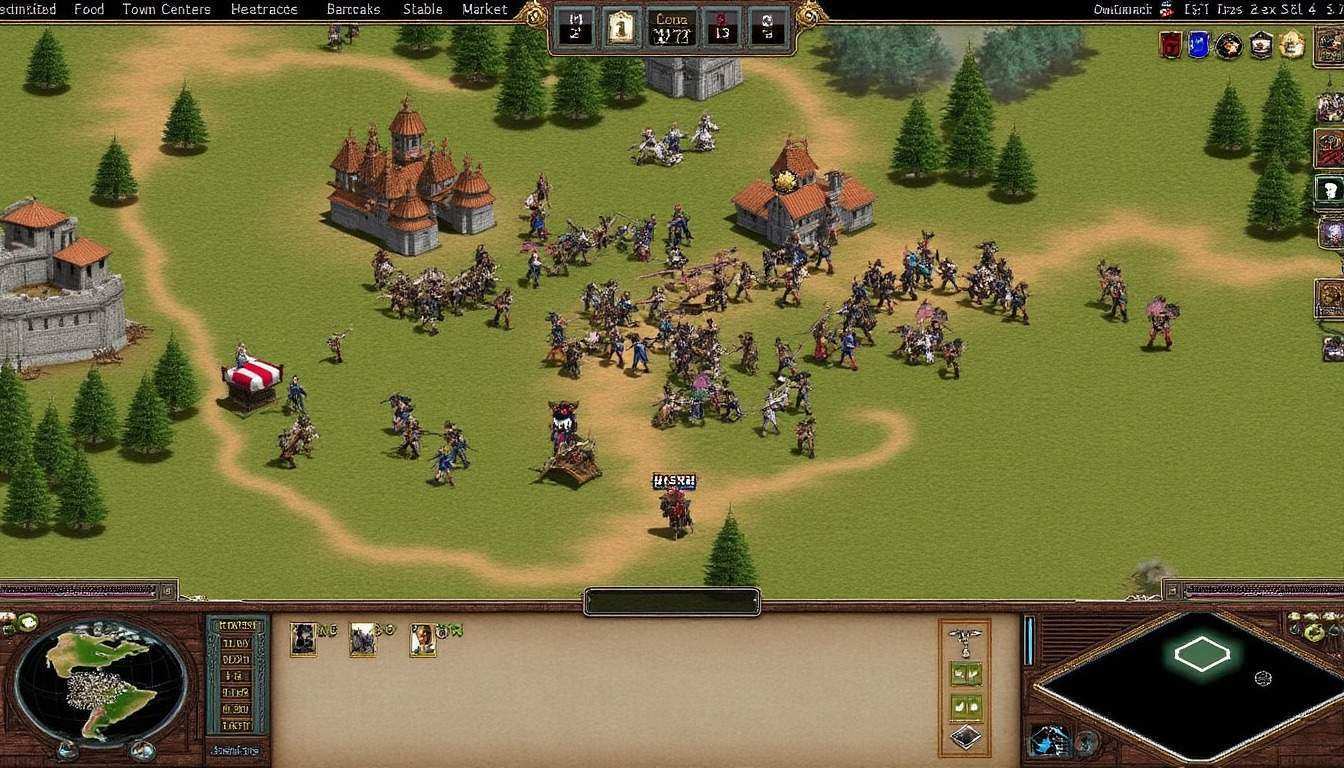The image size is (1344, 768).
Task: Toggle the lower green stance button
Action: 966,706
